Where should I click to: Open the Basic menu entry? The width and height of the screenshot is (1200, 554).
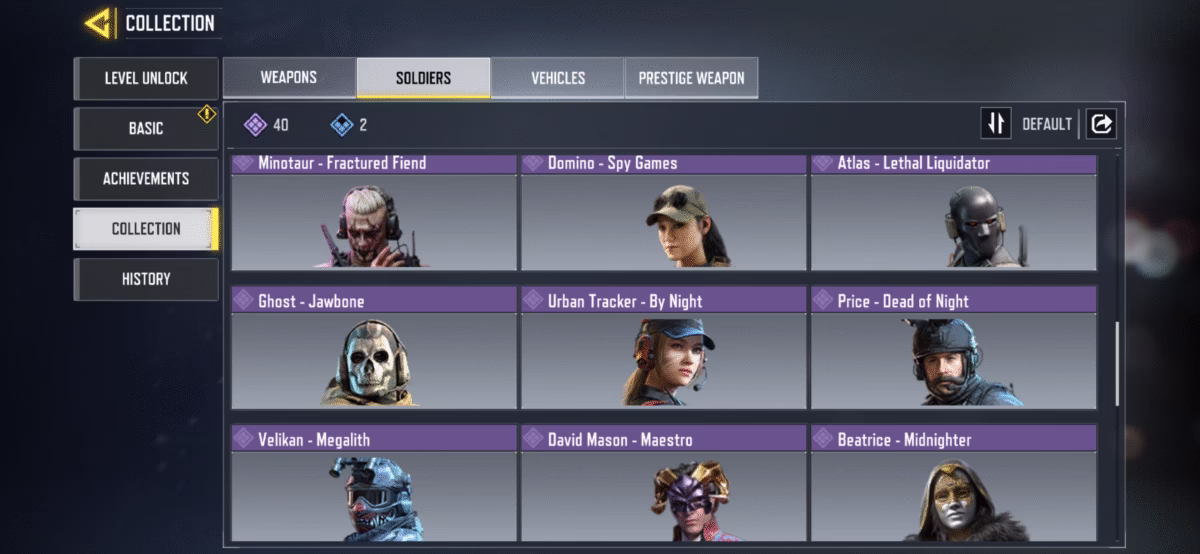click(x=146, y=128)
